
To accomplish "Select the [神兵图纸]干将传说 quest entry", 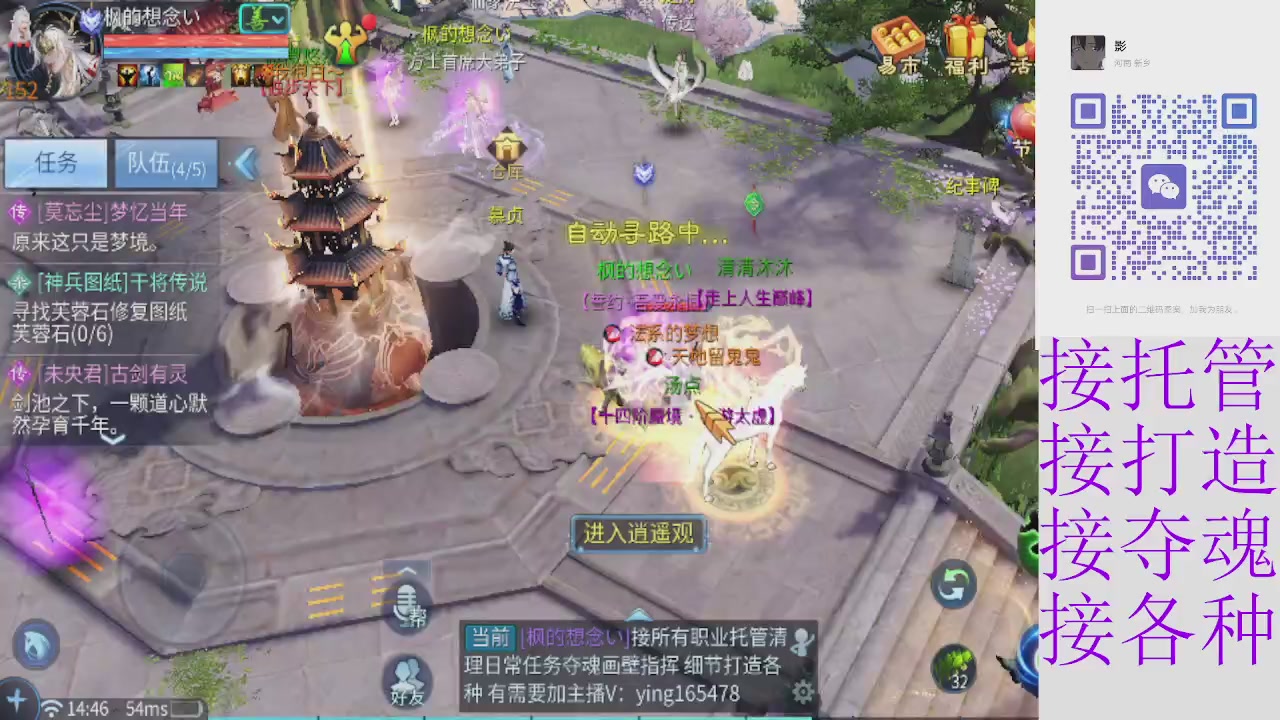I will (x=110, y=283).
